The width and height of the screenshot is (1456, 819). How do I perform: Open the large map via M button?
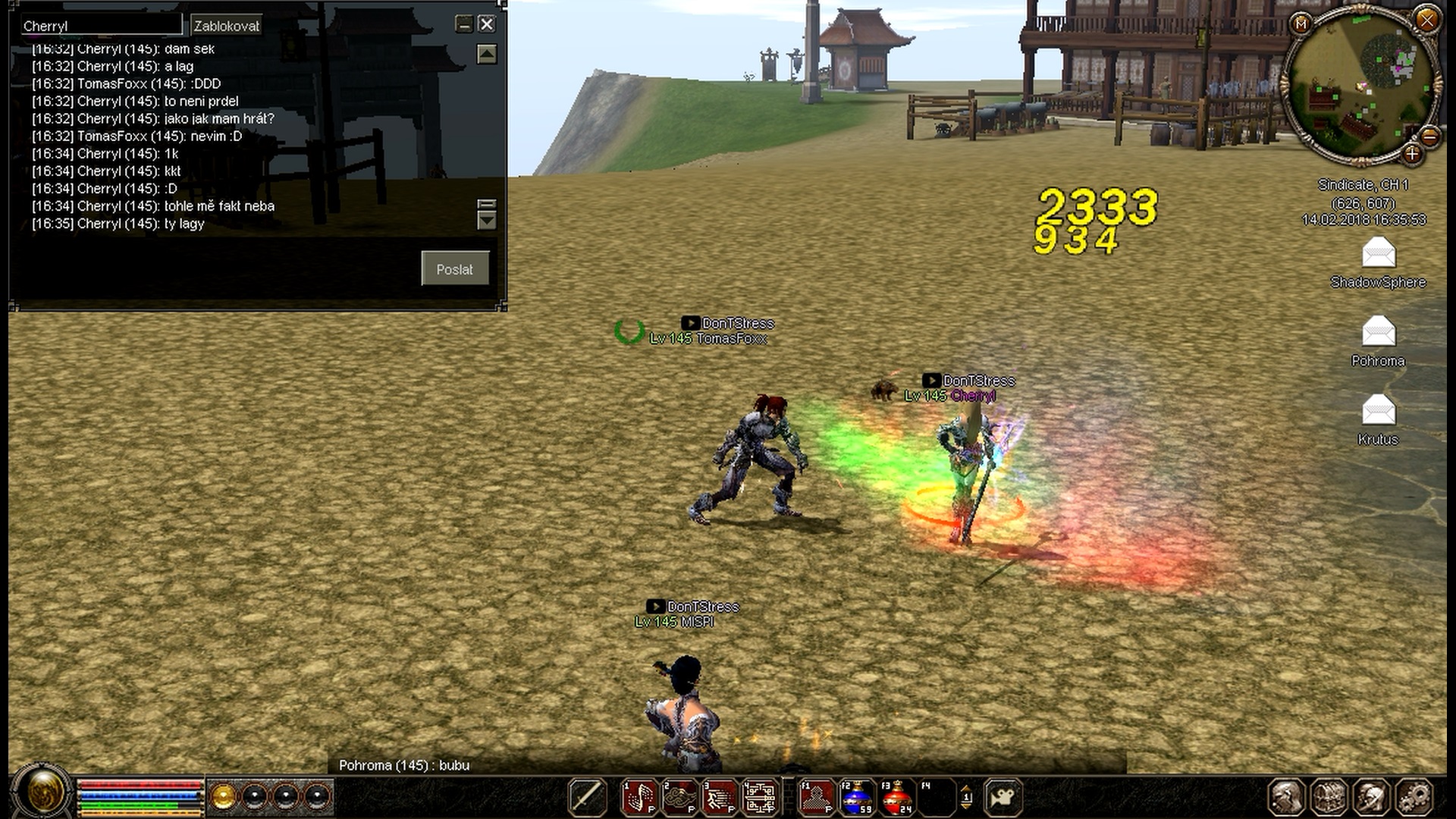[x=1301, y=24]
